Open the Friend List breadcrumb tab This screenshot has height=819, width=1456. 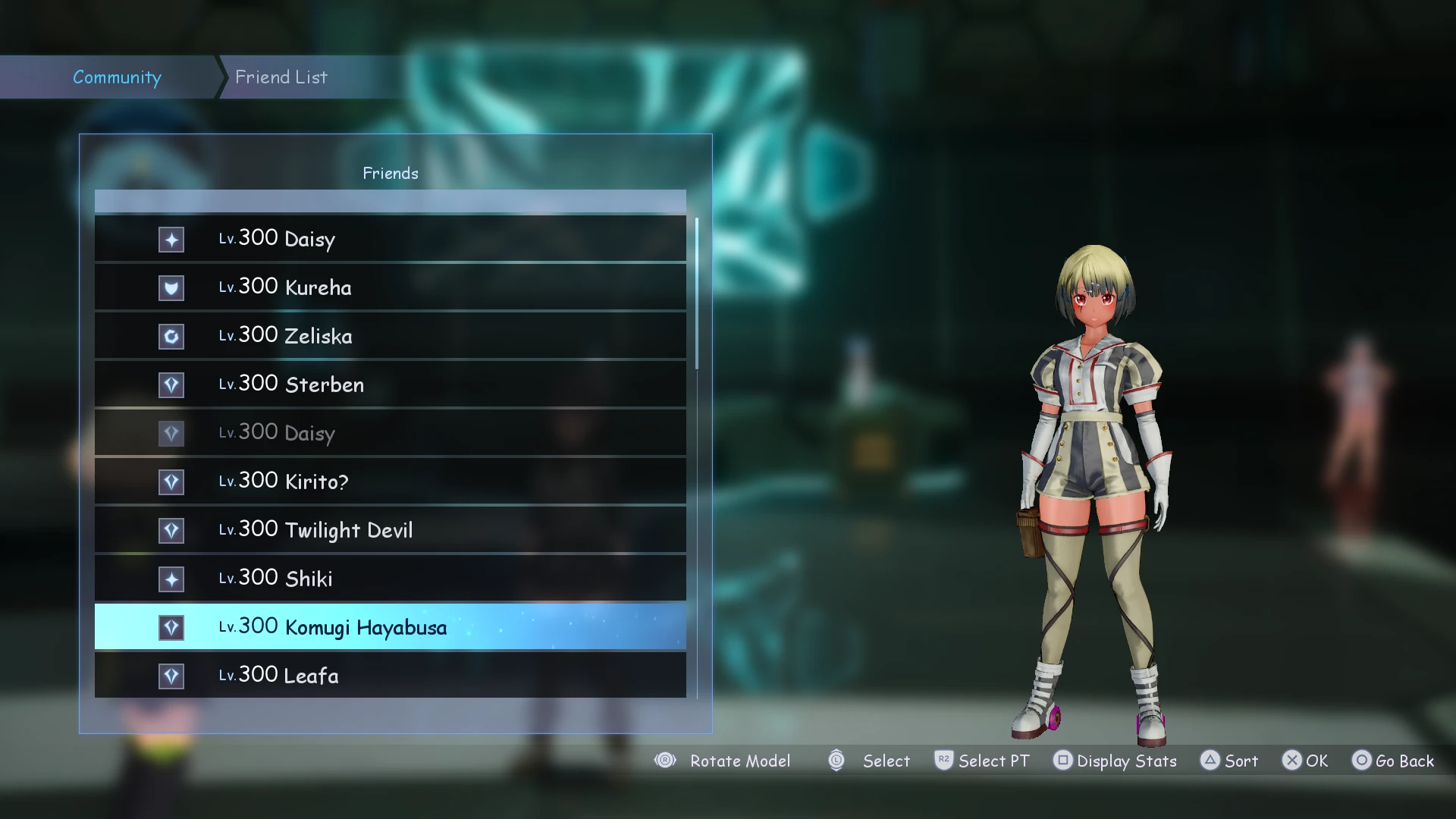click(x=281, y=77)
